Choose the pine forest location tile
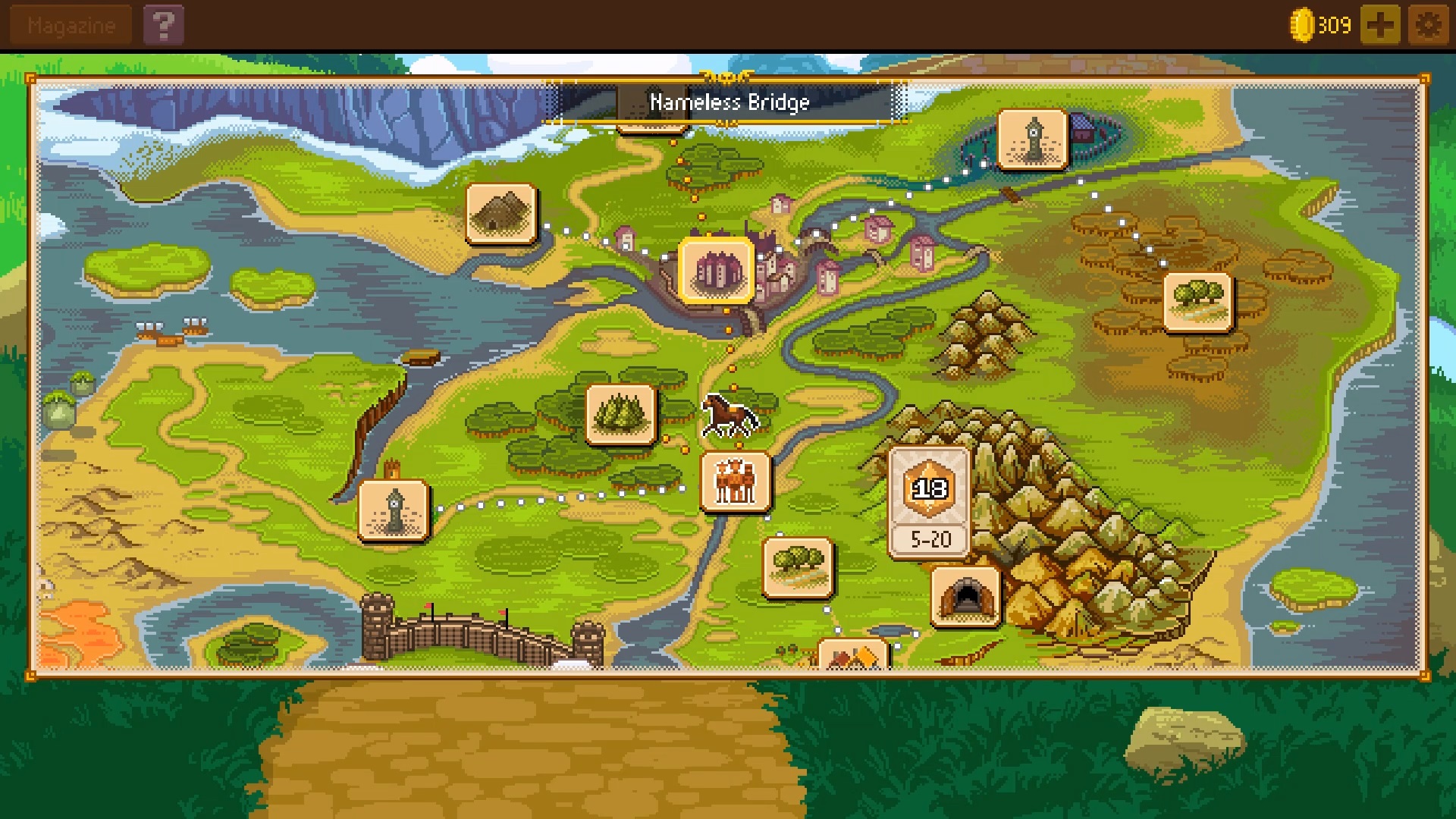Viewport: 1456px width, 819px height. point(620,414)
